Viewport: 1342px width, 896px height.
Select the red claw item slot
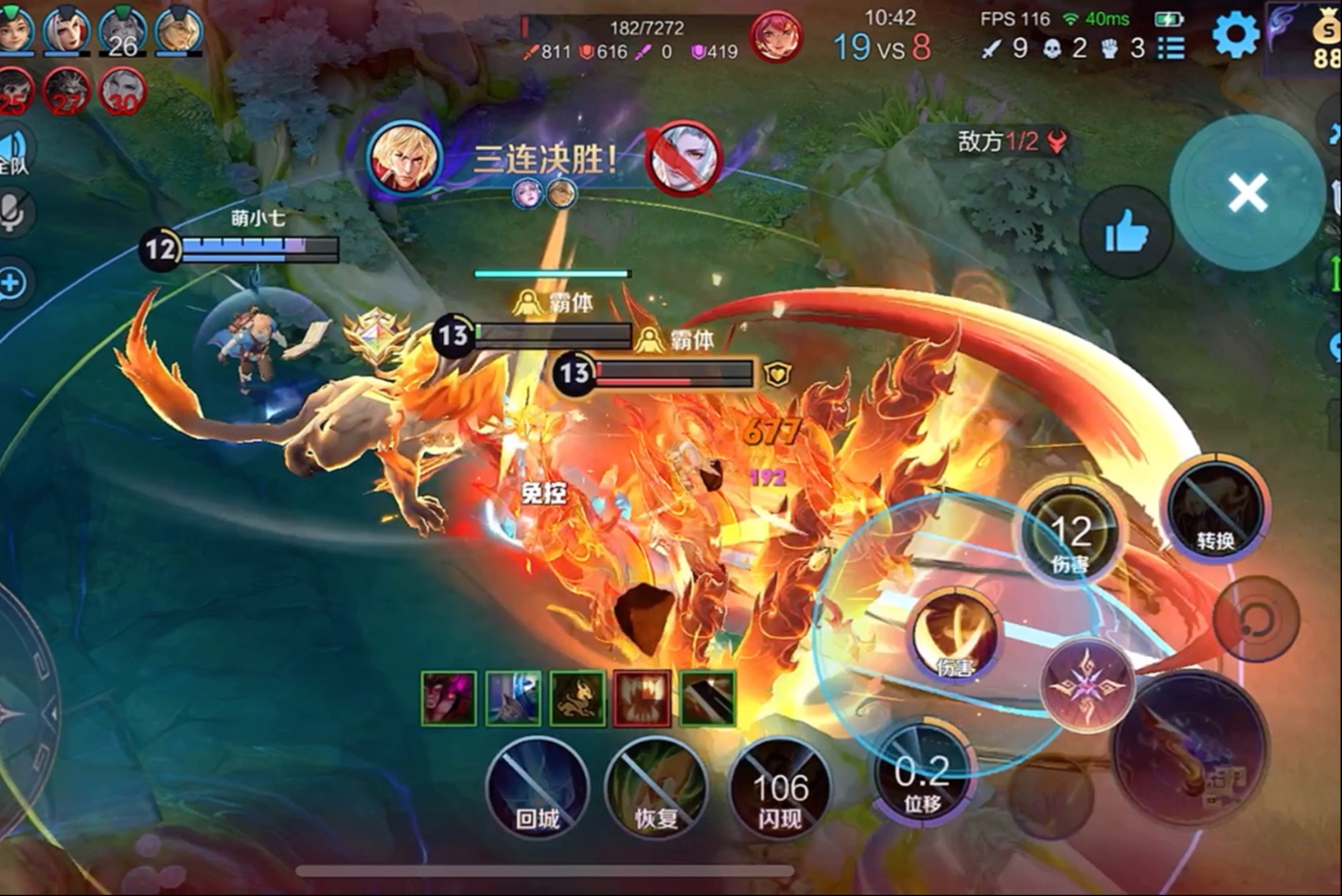643,698
